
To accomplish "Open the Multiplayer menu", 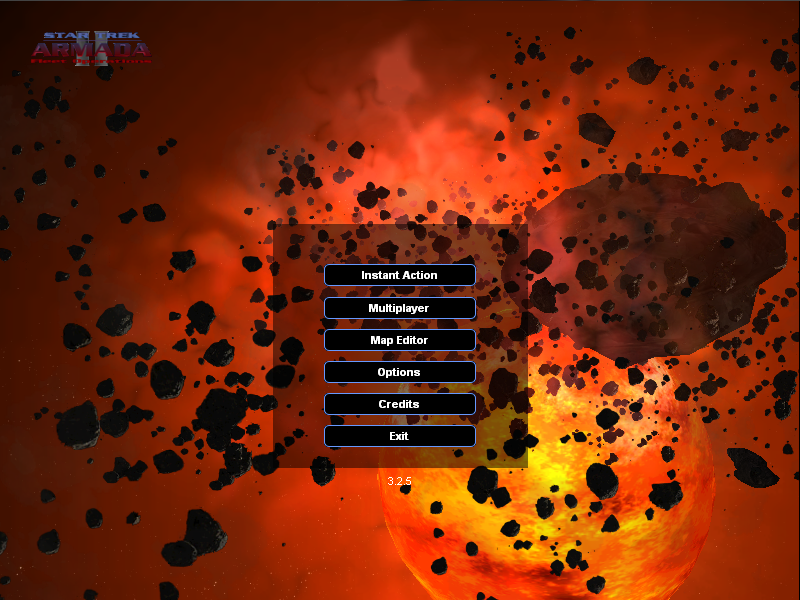I will (x=399, y=308).
